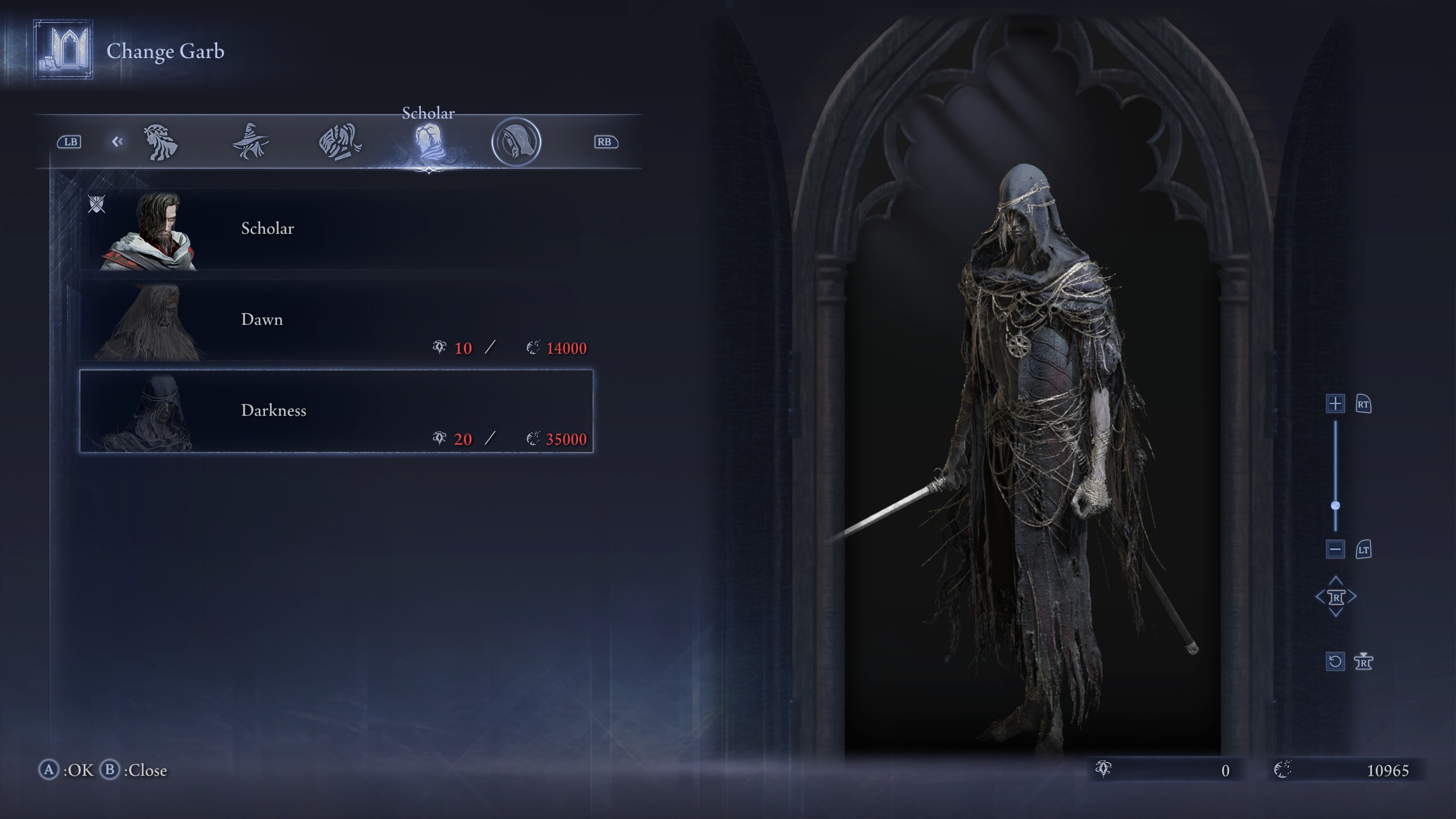
Task: Close the menu via the B Close prompt
Action: tap(130, 771)
